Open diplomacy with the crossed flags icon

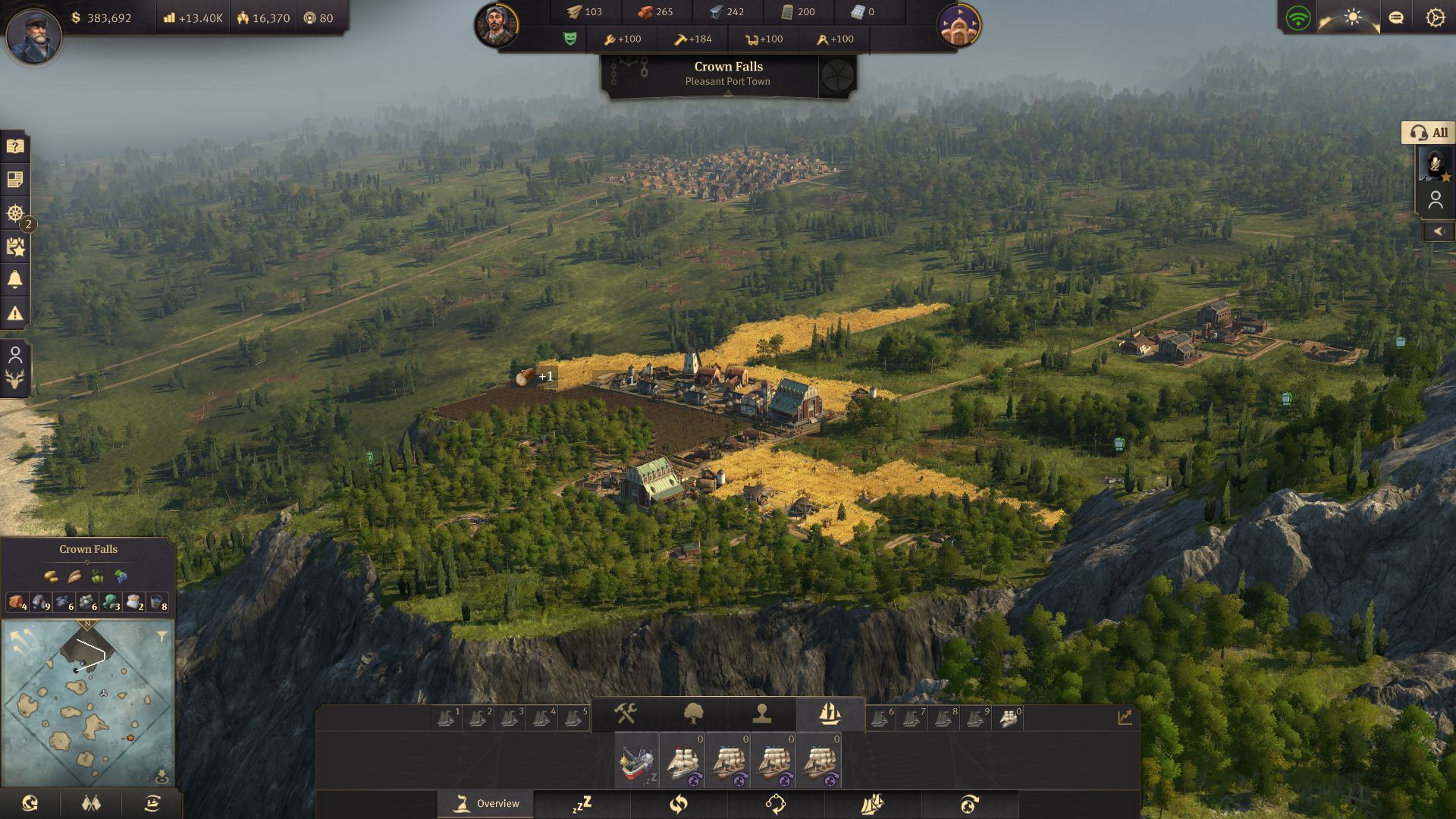89,803
